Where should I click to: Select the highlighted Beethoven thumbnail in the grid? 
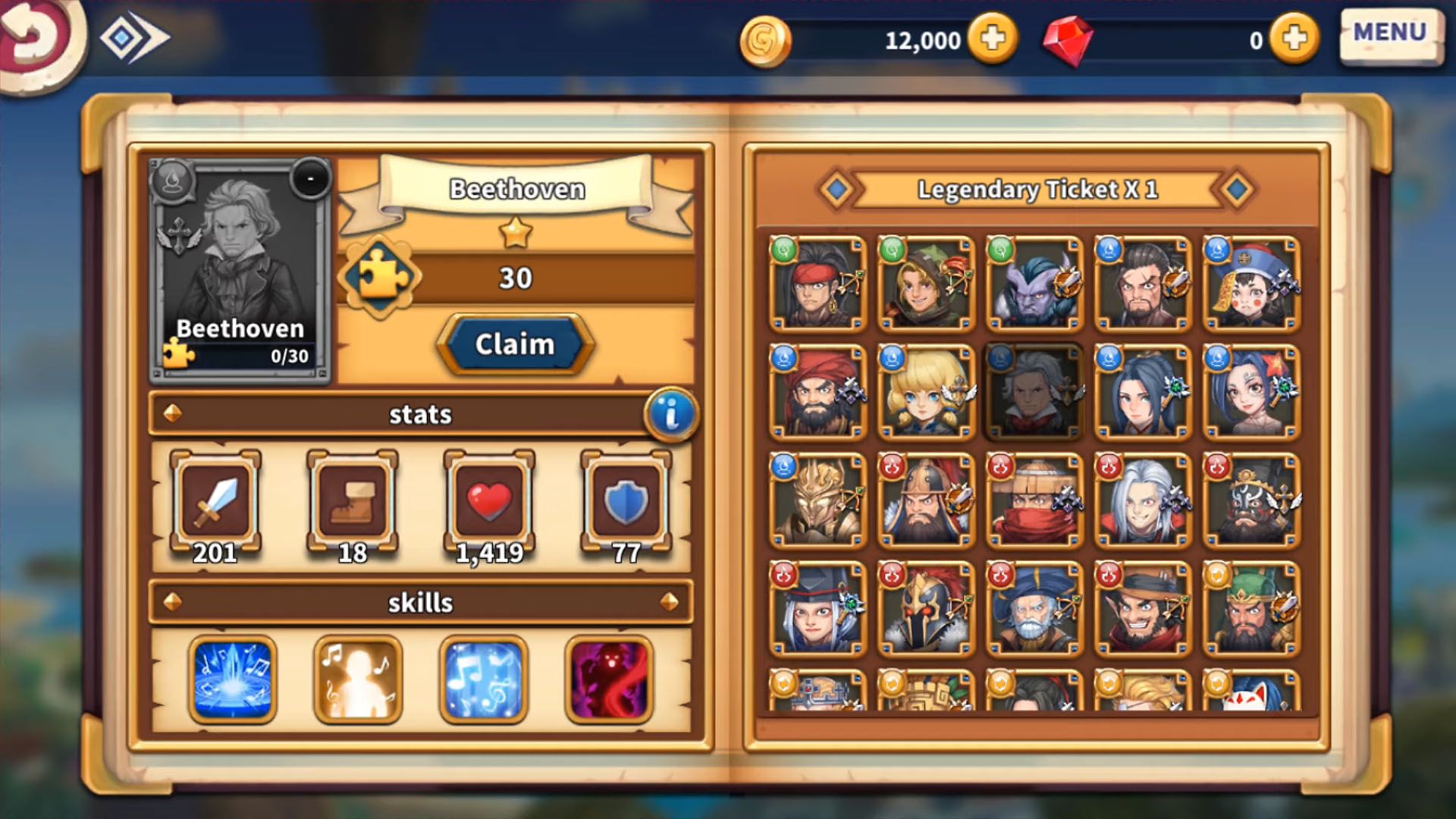pyautogui.click(x=1031, y=394)
